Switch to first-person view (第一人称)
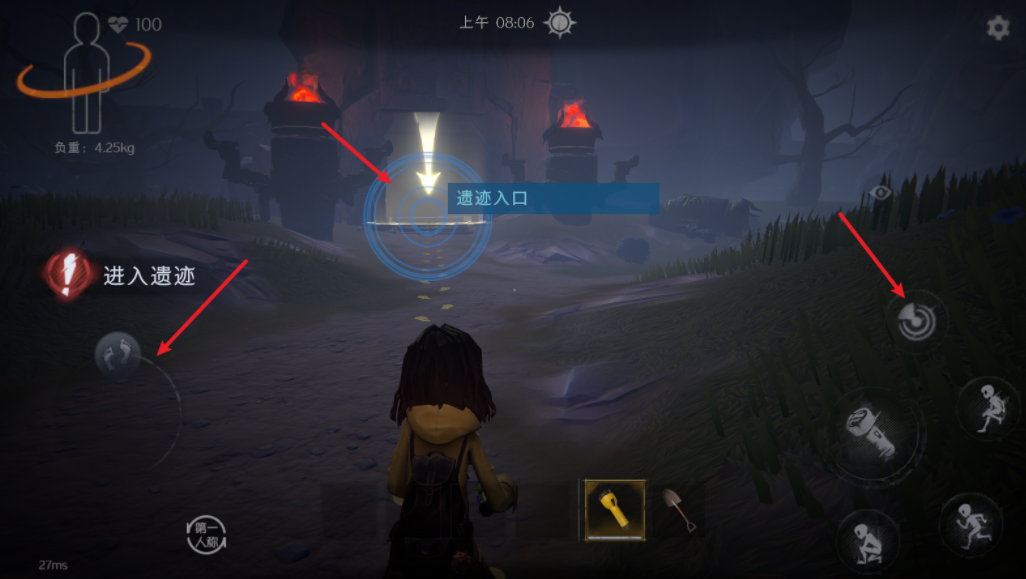1026x579 pixels. pos(206,535)
